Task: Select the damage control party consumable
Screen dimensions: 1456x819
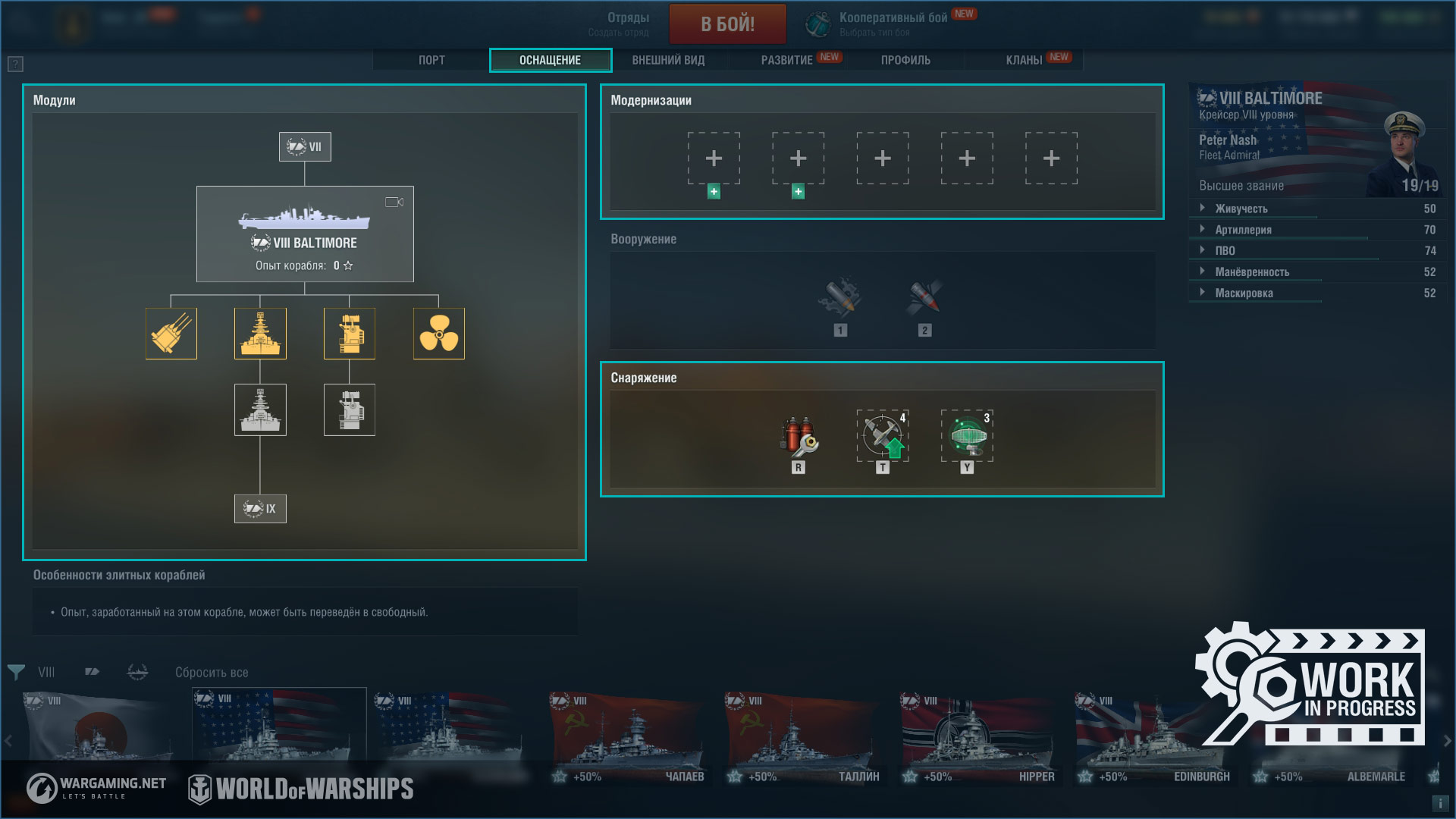Action: point(799,436)
